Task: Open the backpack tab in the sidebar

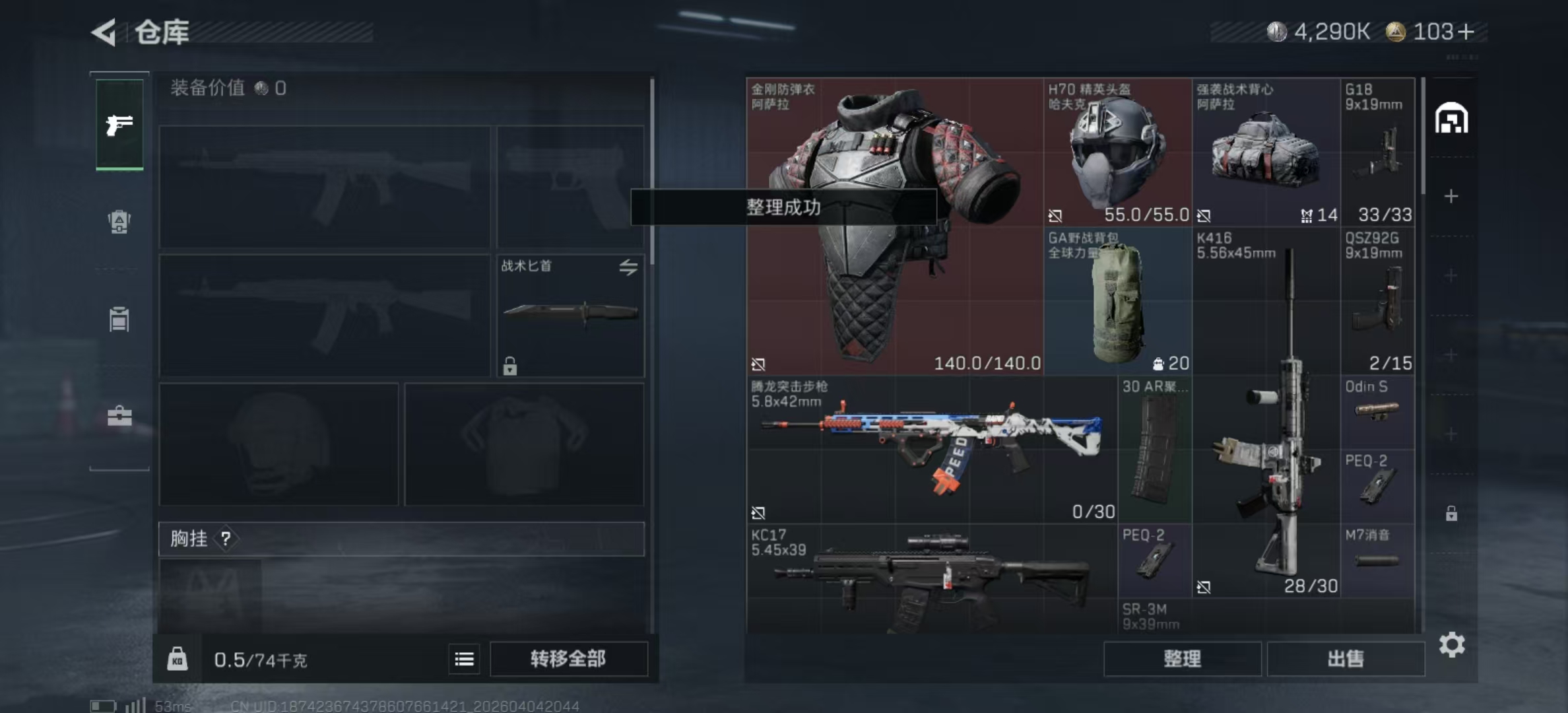Action: (x=119, y=222)
